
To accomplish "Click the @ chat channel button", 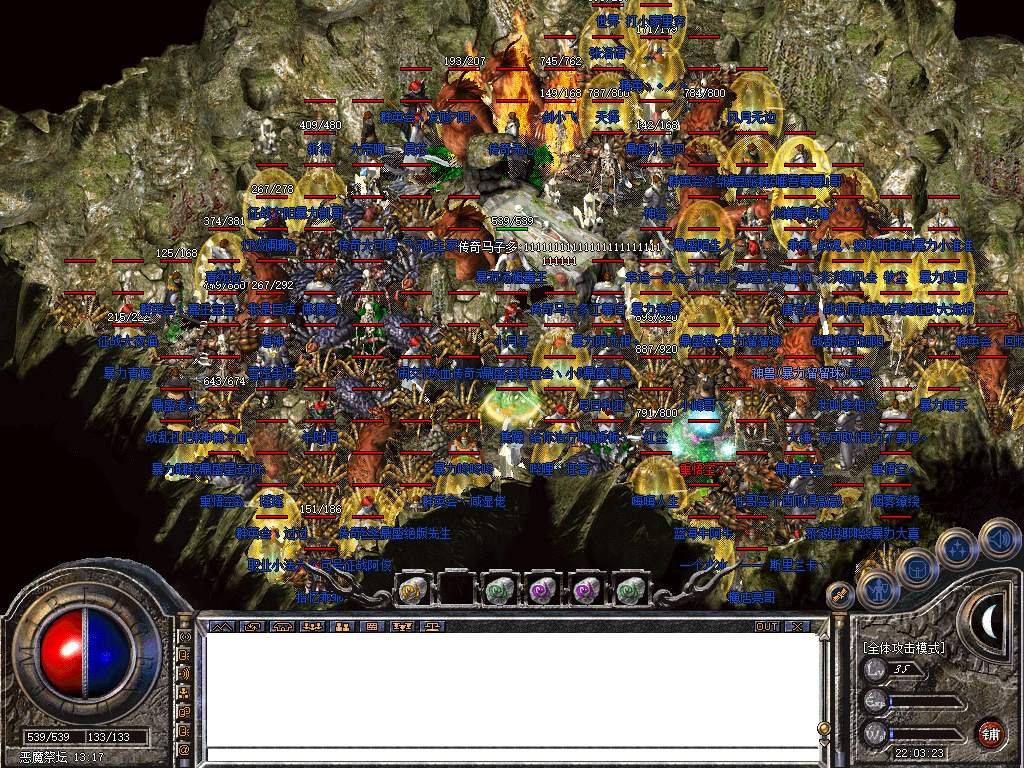I will (184, 749).
